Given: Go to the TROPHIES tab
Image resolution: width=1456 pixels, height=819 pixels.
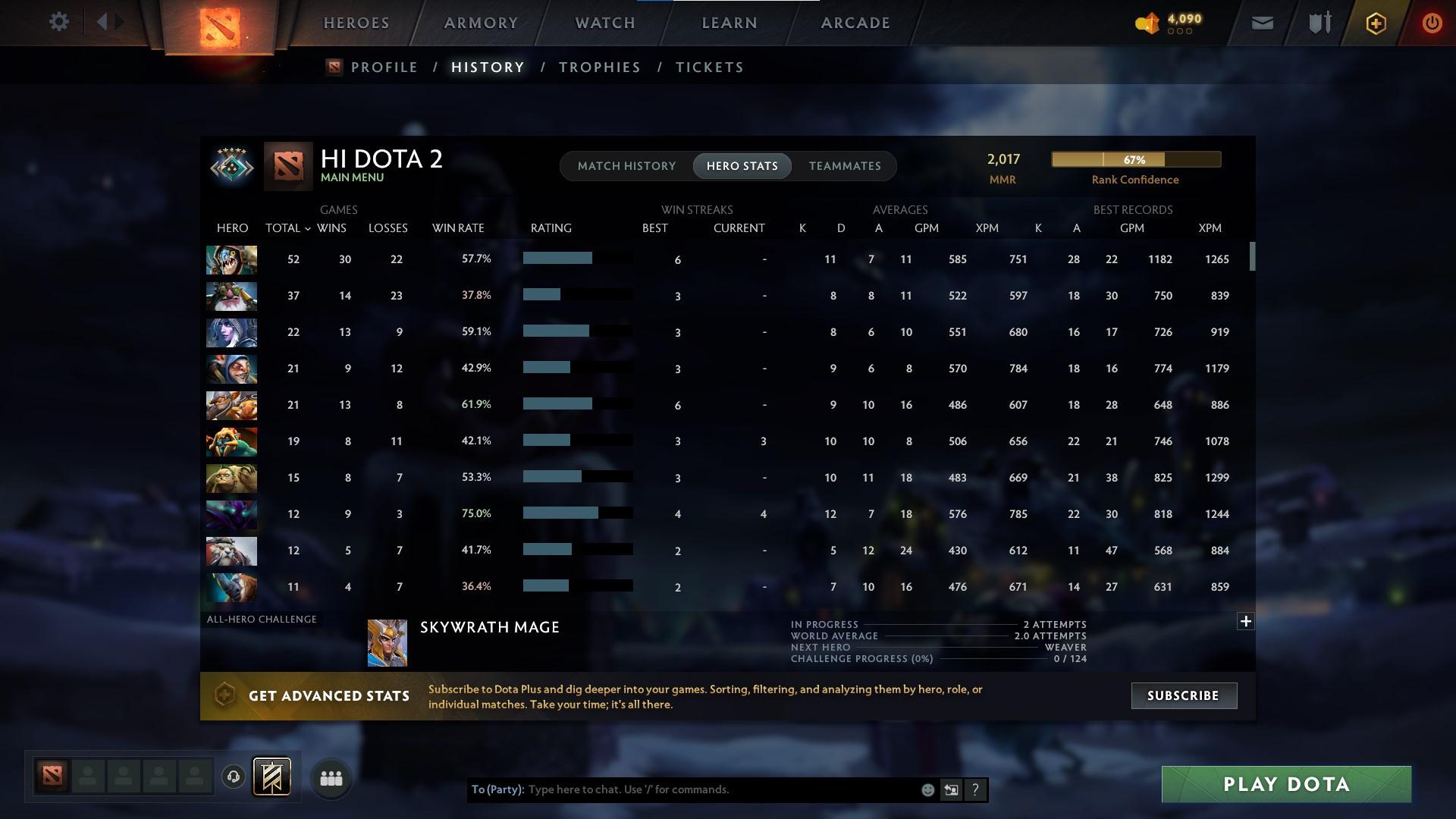Looking at the screenshot, I should tap(598, 67).
